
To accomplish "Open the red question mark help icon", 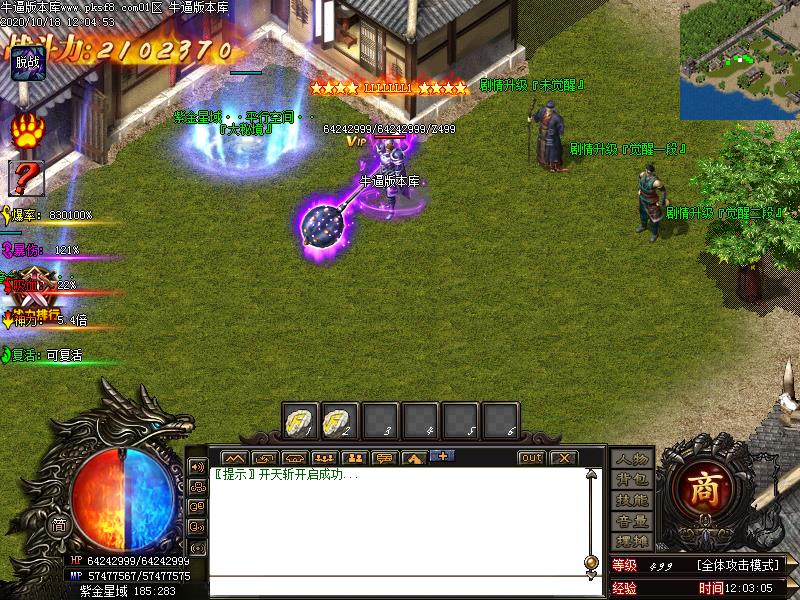I will click(x=27, y=178).
